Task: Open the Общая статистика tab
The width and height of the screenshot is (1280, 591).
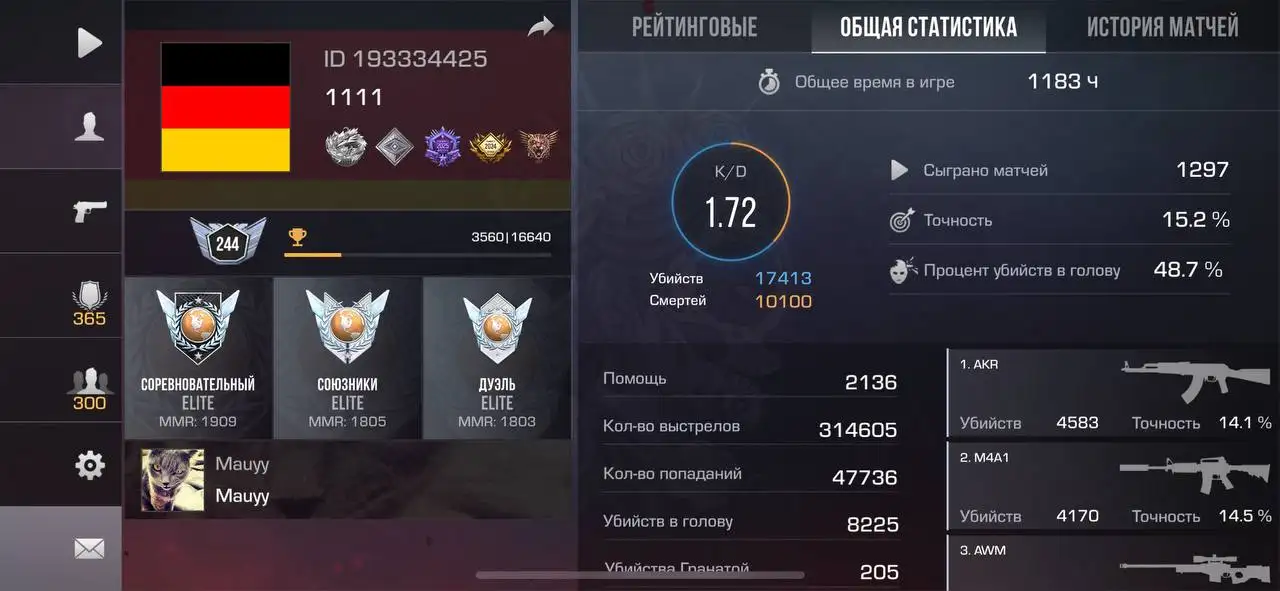Action: point(928,26)
